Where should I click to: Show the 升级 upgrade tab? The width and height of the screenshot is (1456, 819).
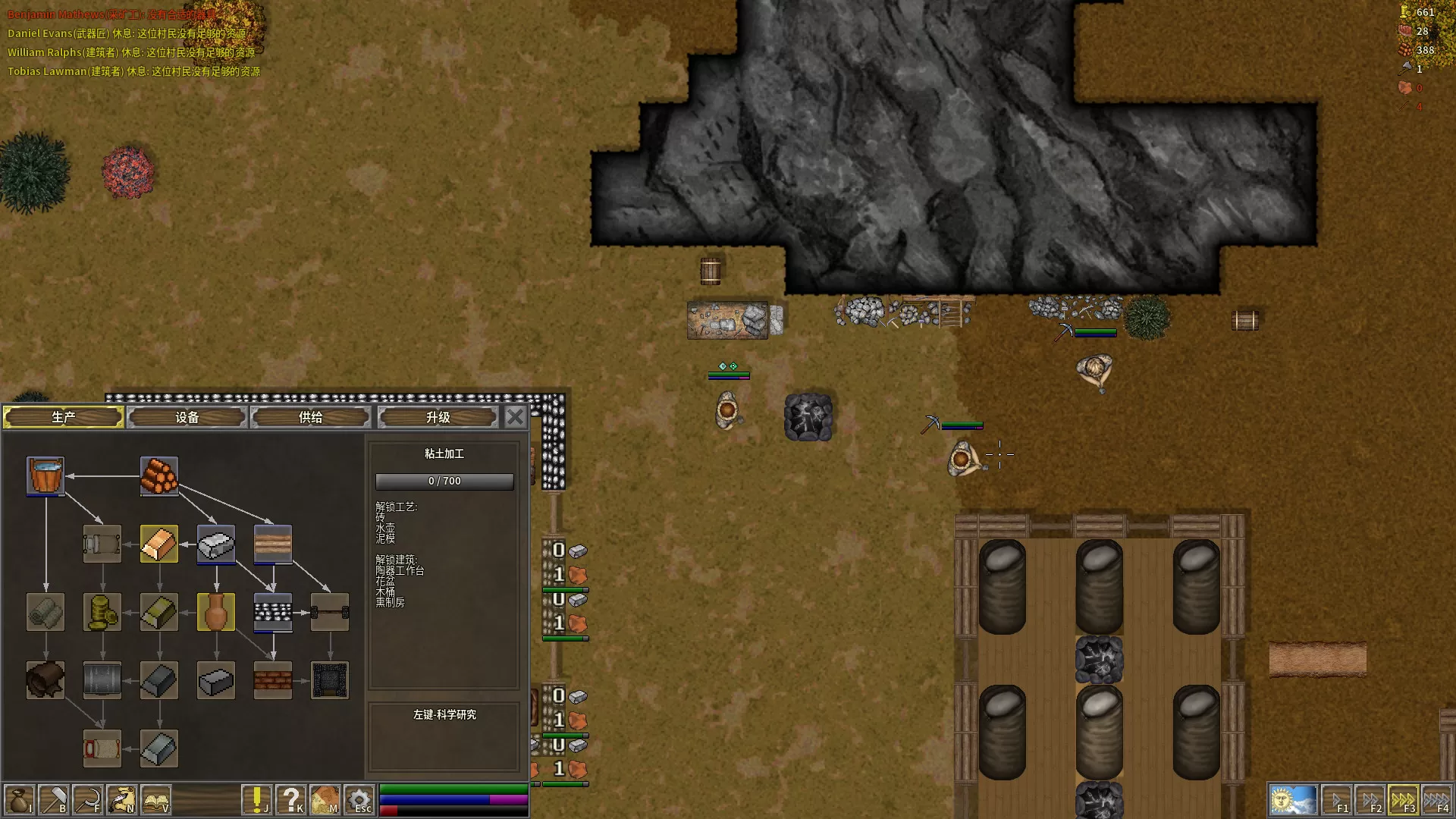pyautogui.click(x=438, y=417)
